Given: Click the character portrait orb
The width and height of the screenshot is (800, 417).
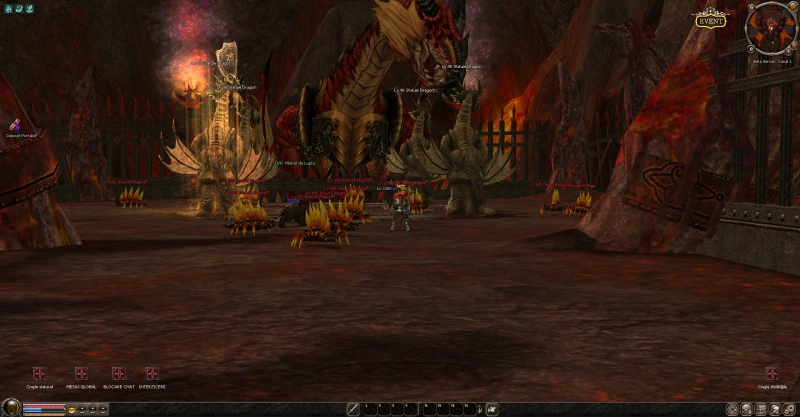Looking at the screenshot, I should pyautogui.click(x=11, y=408).
